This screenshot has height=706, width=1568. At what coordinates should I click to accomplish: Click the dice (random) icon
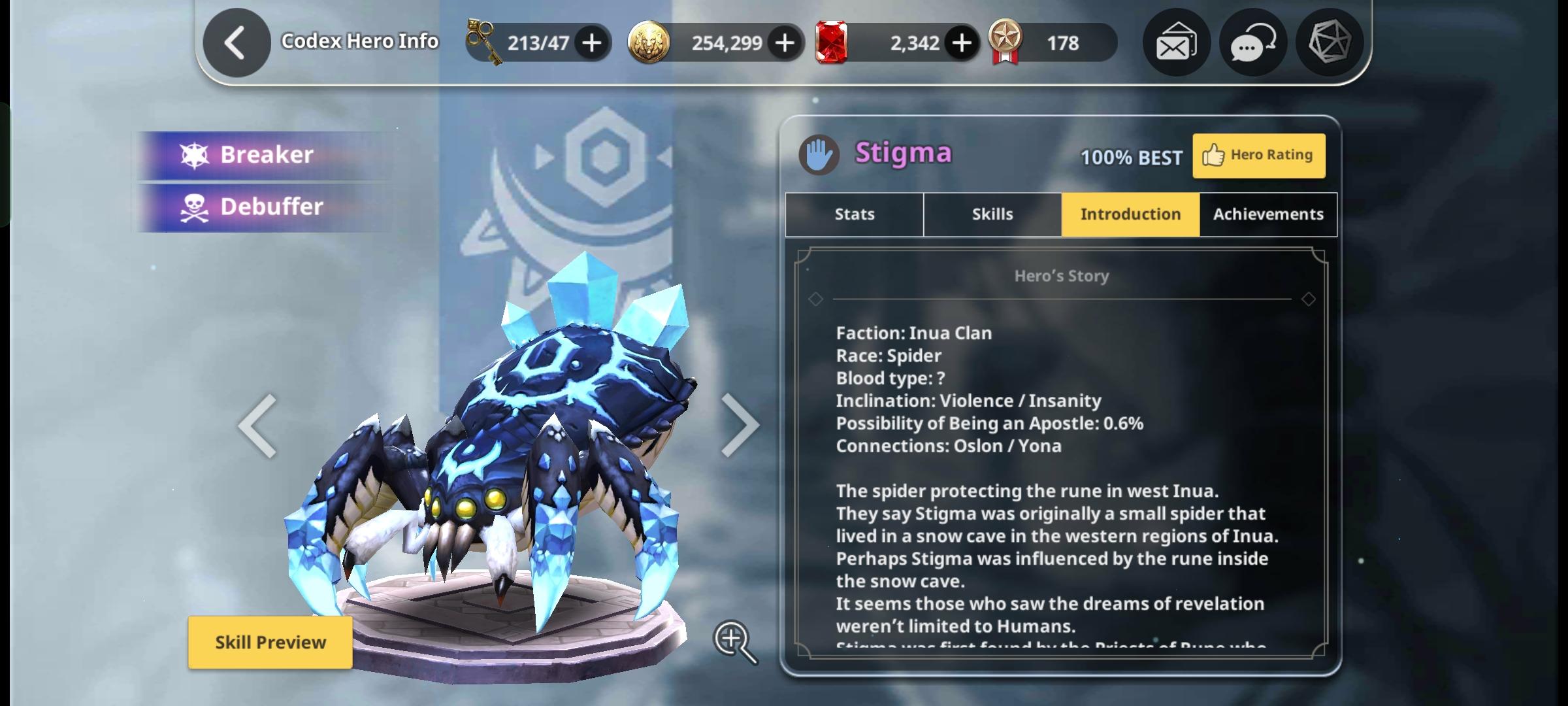click(x=1331, y=42)
